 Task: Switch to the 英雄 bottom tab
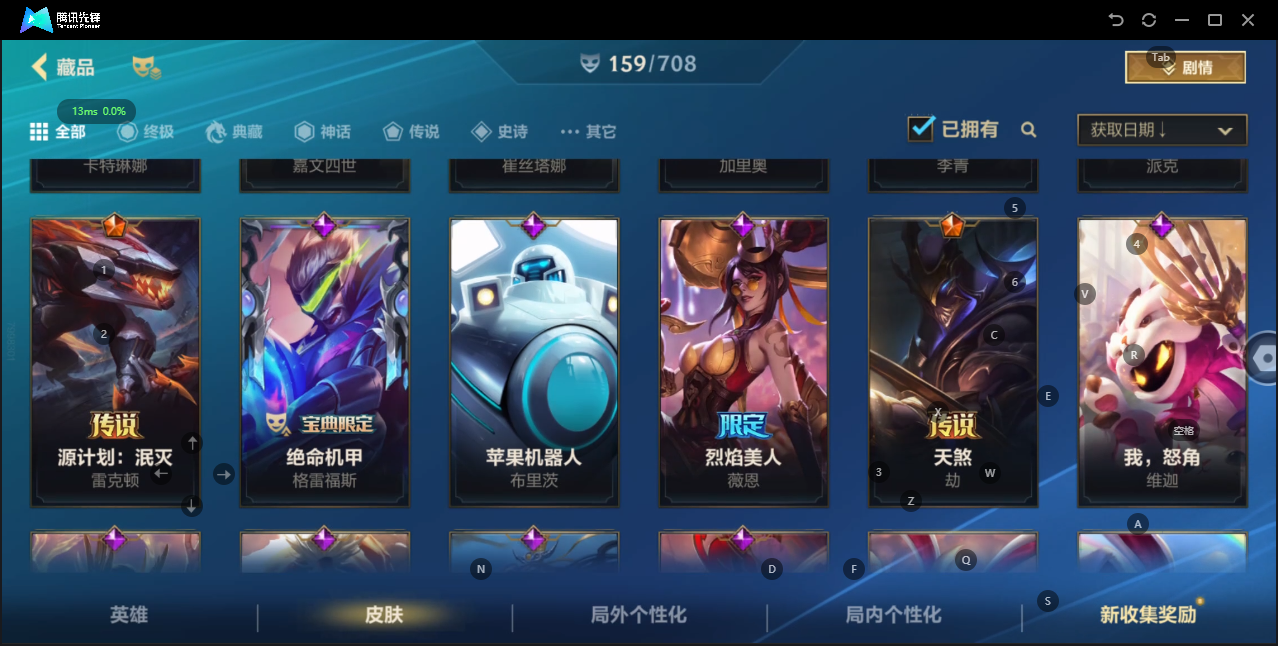pyautogui.click(x=129, y=615)
